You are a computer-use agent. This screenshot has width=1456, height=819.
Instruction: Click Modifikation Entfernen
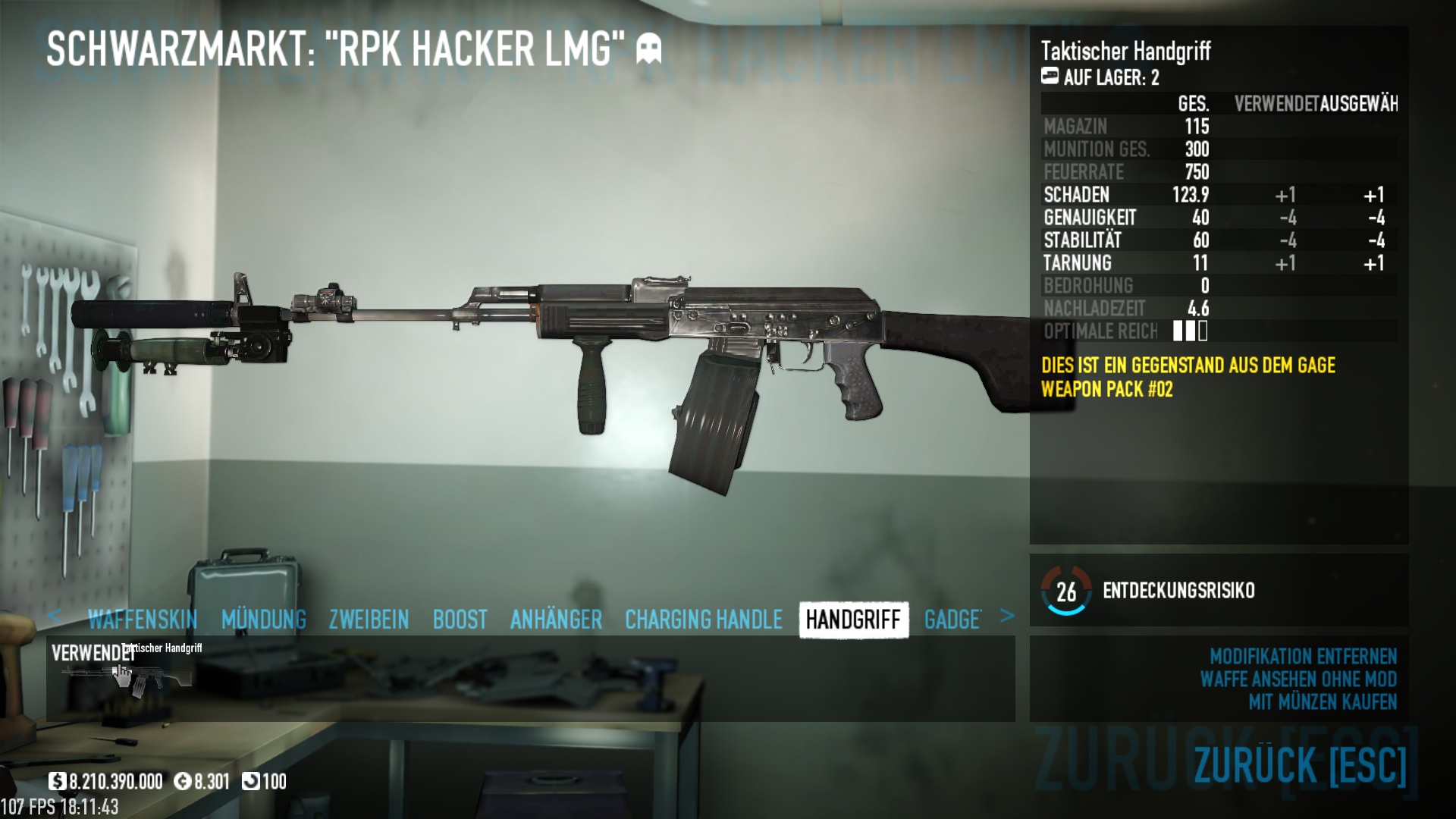(1303, 656)
